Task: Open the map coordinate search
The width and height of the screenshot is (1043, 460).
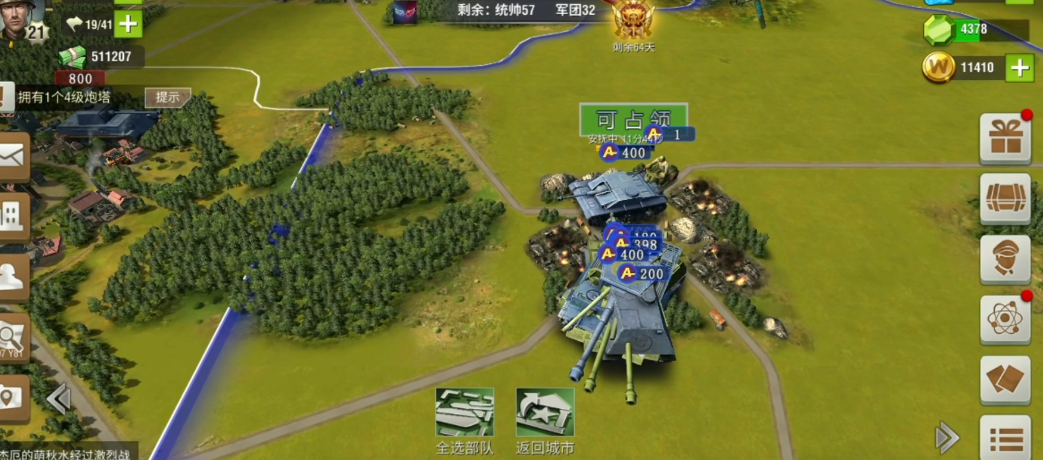Action: click(x=12, y=335)
